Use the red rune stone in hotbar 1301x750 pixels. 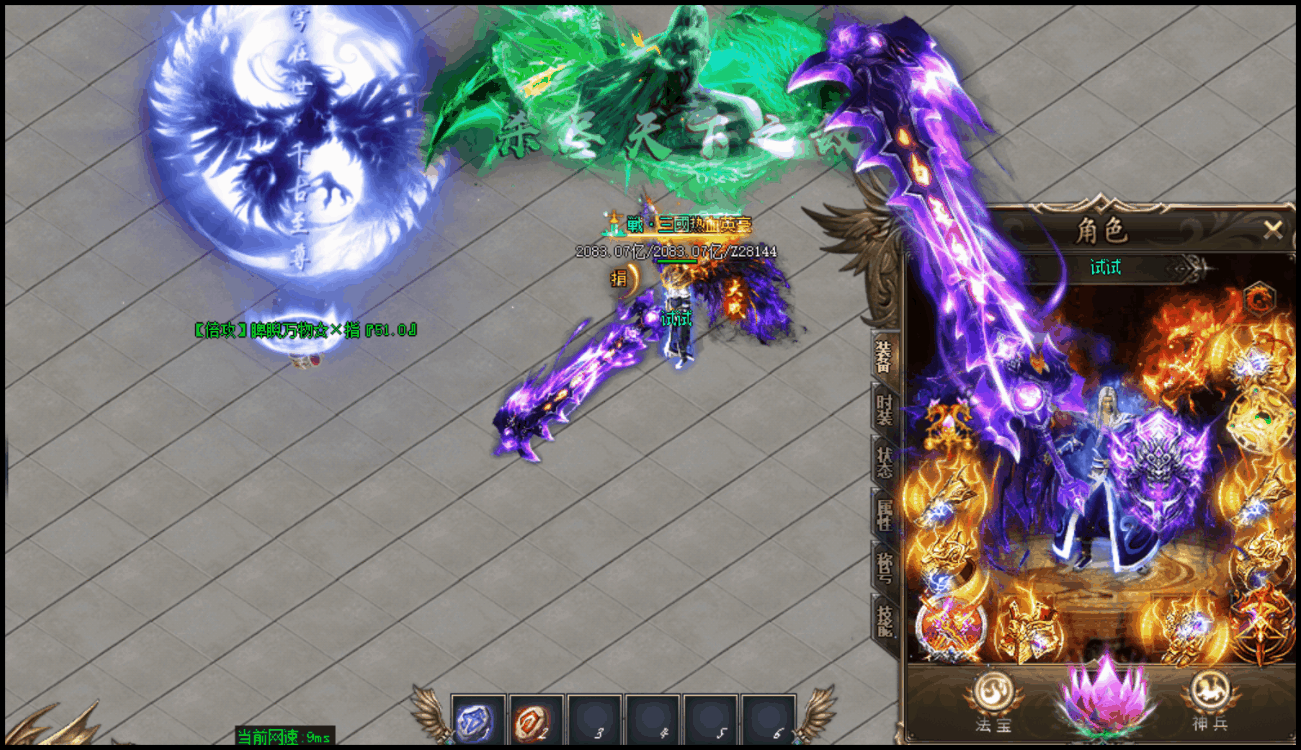[535, 720]
